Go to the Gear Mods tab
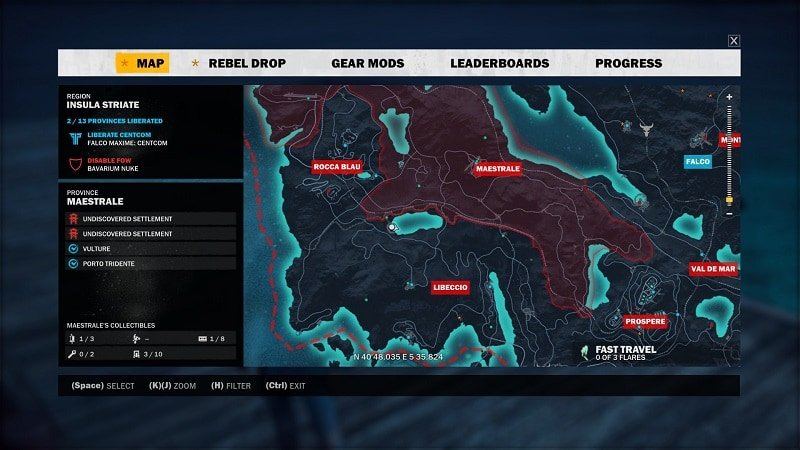 click(x=367, y=63)
